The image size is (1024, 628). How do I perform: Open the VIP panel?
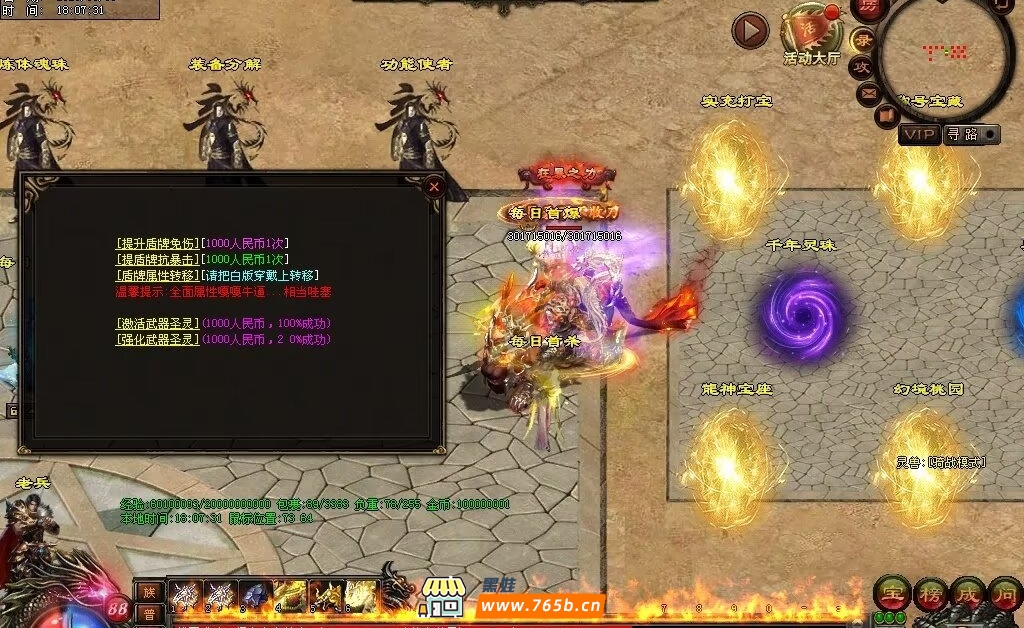(x=919, y=134)
